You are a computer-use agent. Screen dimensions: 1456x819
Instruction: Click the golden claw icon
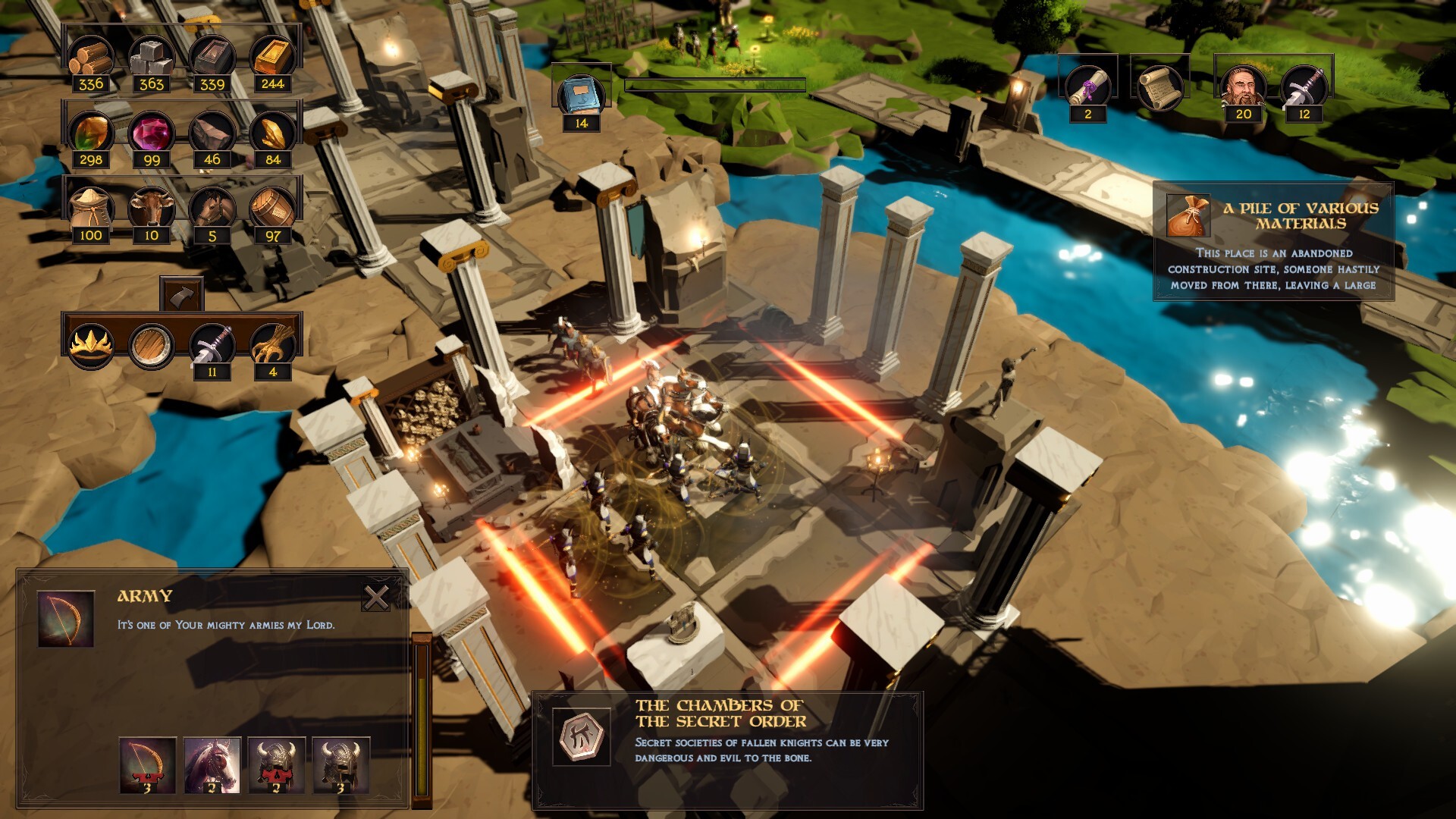click(273, 345)
